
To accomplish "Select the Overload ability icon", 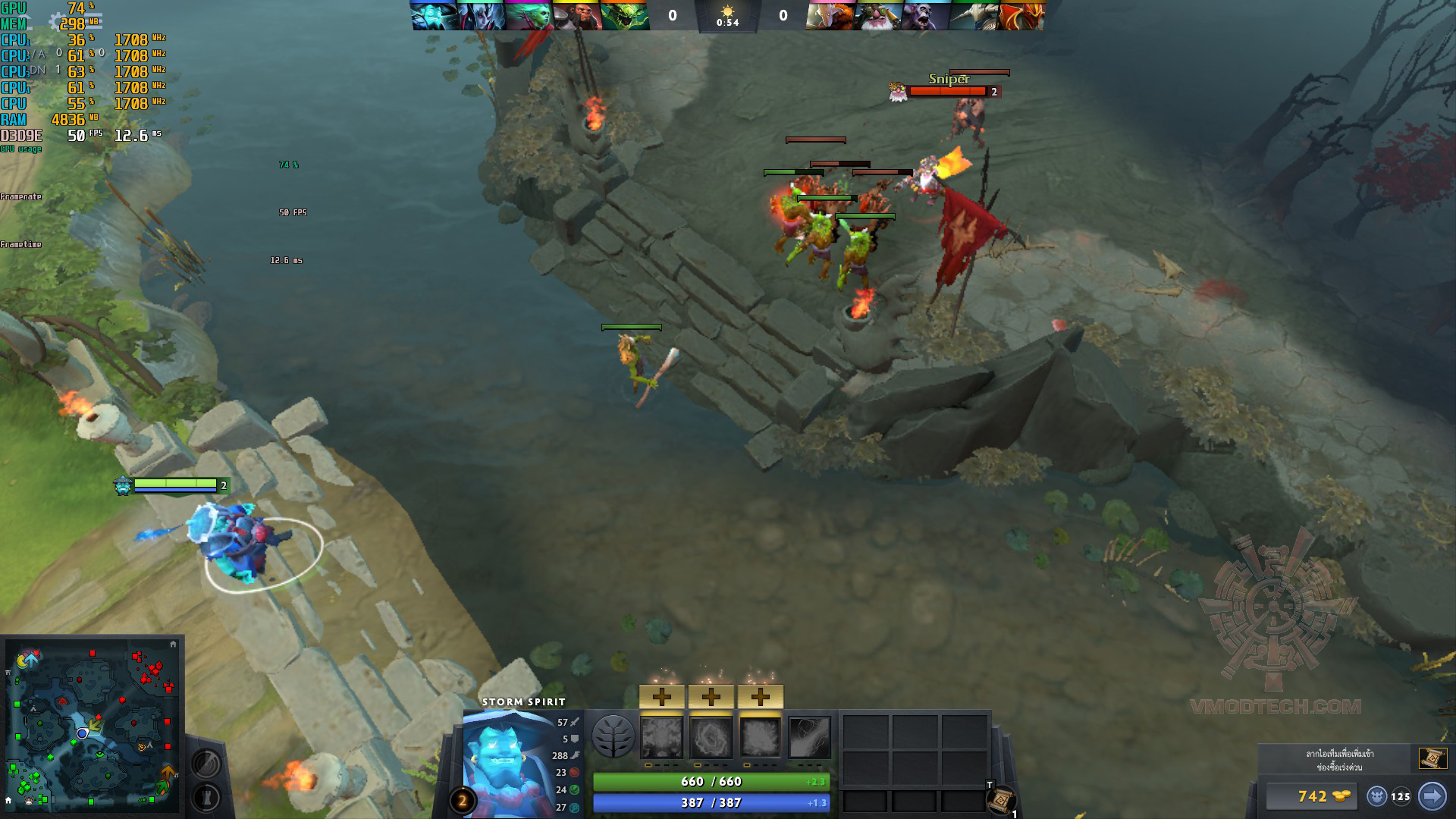I will click(760, 737).
